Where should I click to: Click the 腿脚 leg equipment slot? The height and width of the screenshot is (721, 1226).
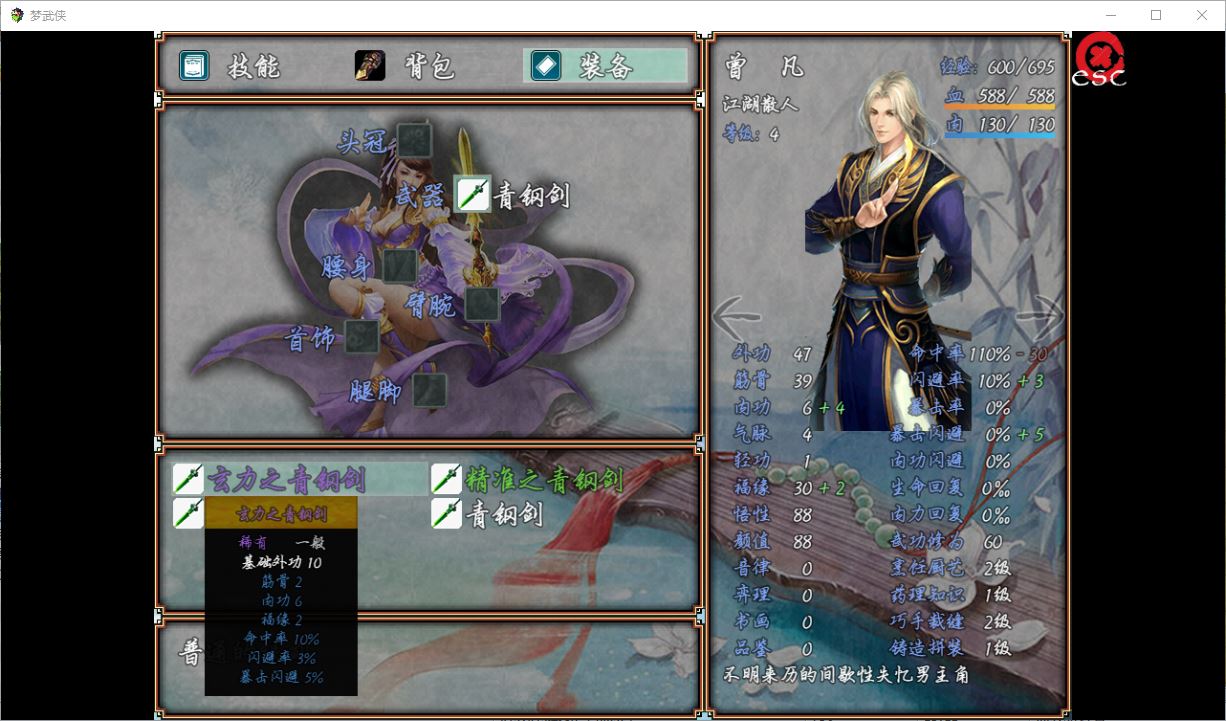[x=429, y=390]
